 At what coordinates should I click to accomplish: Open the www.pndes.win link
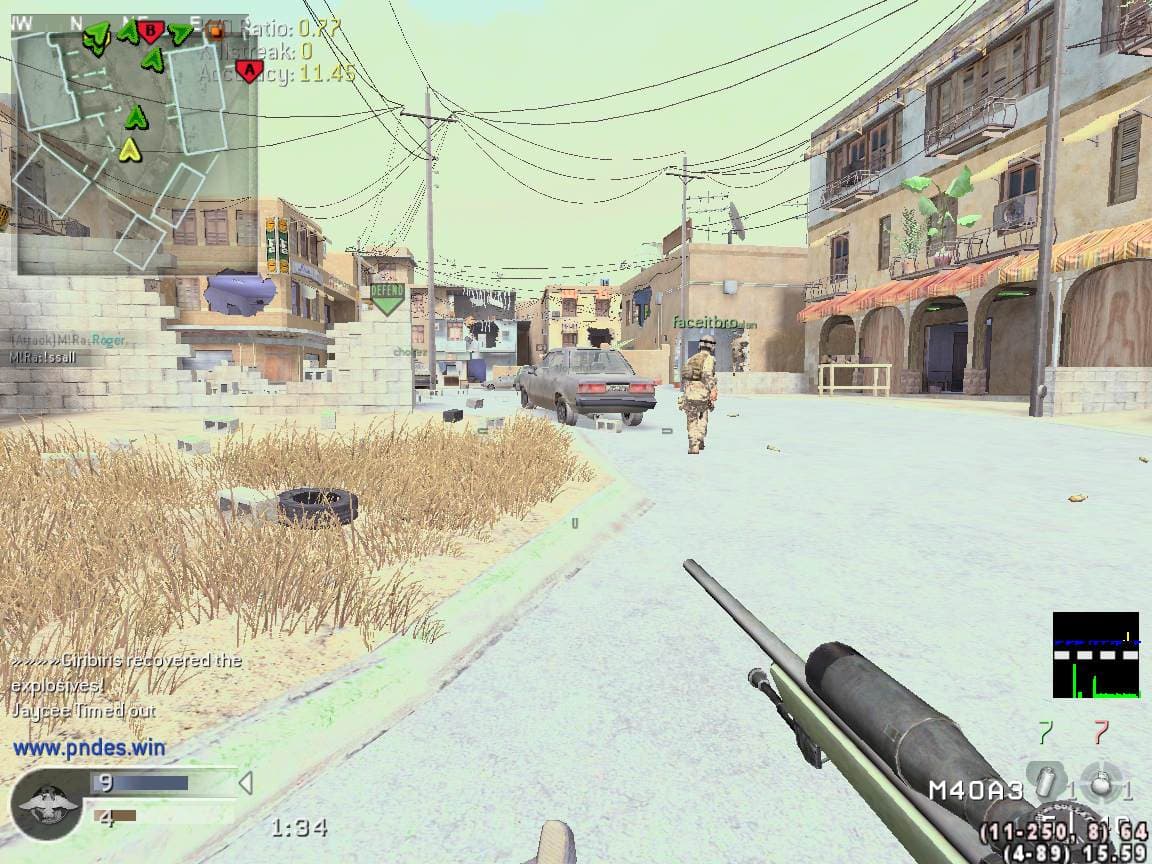(x=90, y=747)
